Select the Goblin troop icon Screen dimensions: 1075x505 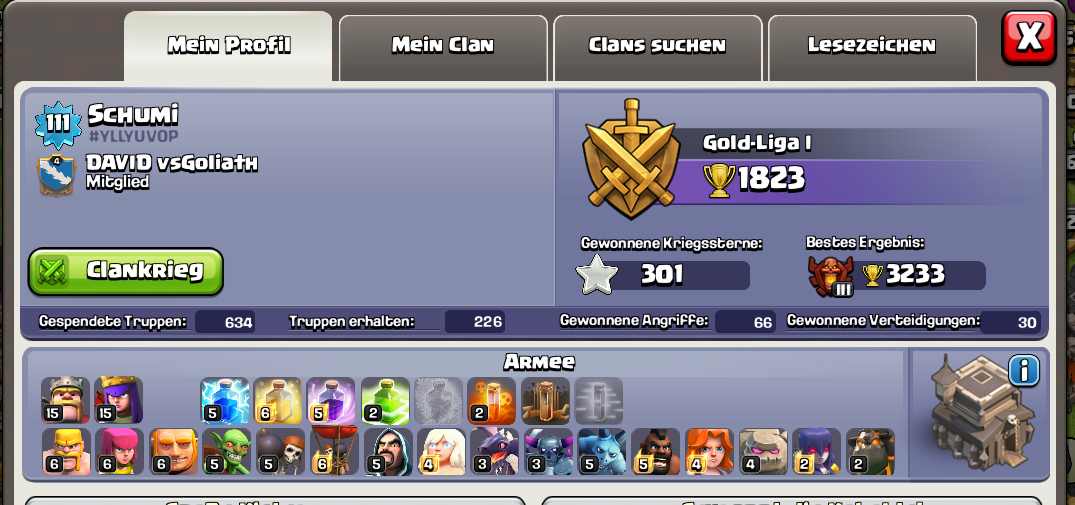tap(227, 451)
